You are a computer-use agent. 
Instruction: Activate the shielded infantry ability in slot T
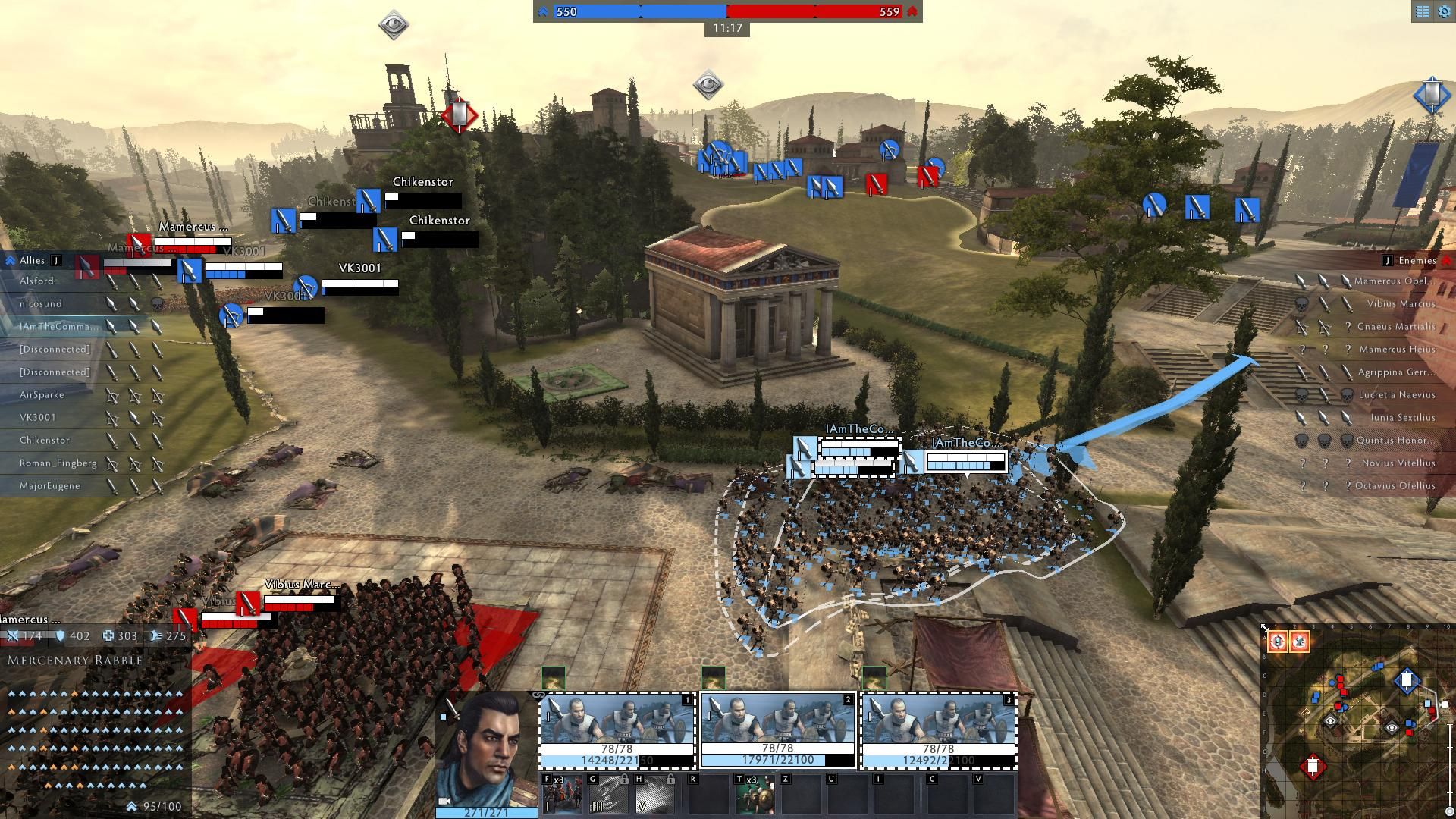(755, 794)
